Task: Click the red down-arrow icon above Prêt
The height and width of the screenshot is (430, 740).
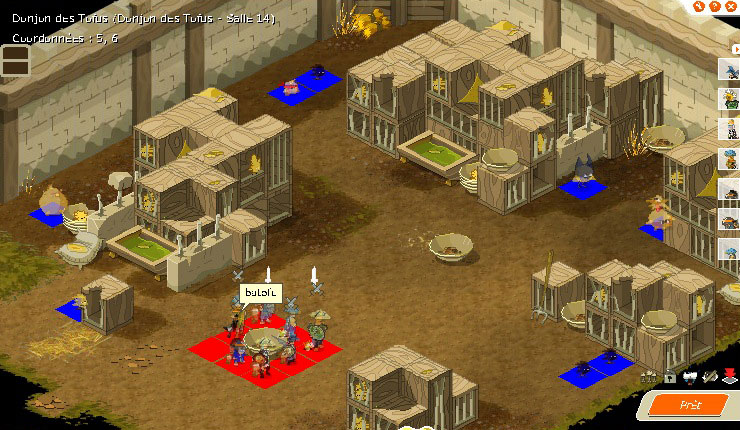Action: (x=730, y=376)
